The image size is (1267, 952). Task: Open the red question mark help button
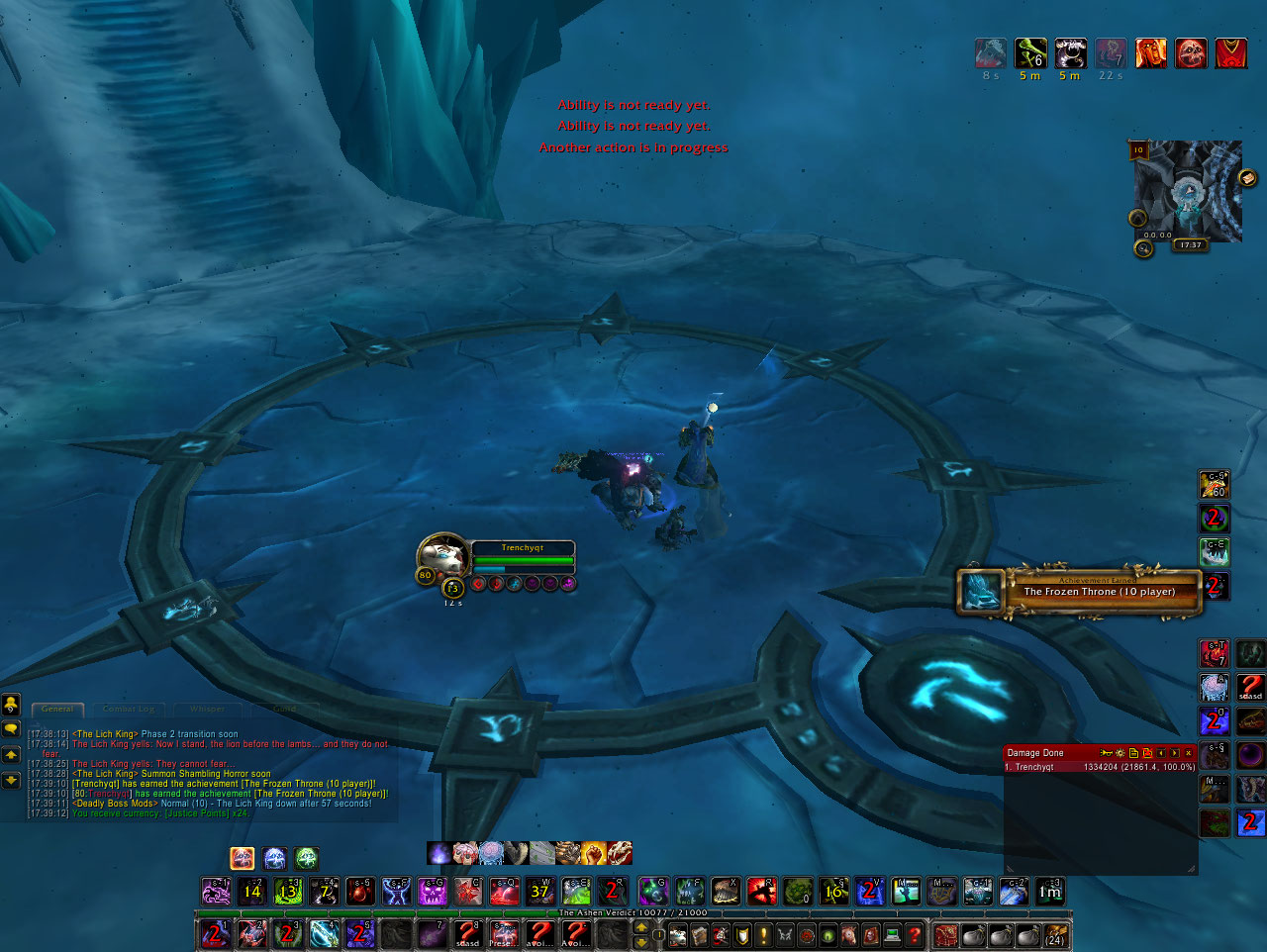pyautogui.click(x=916, y=934)
